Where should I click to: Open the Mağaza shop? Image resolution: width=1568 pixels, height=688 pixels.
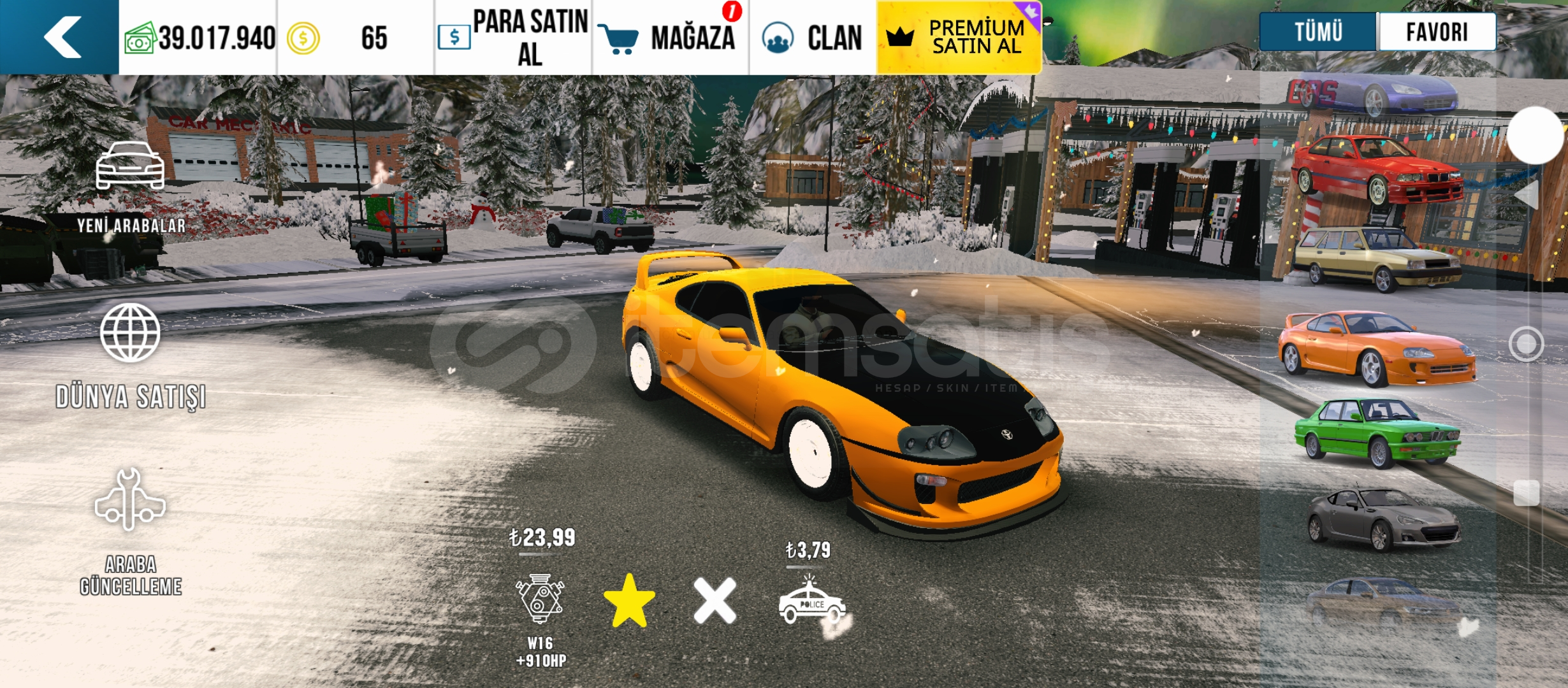pos(671,38)
